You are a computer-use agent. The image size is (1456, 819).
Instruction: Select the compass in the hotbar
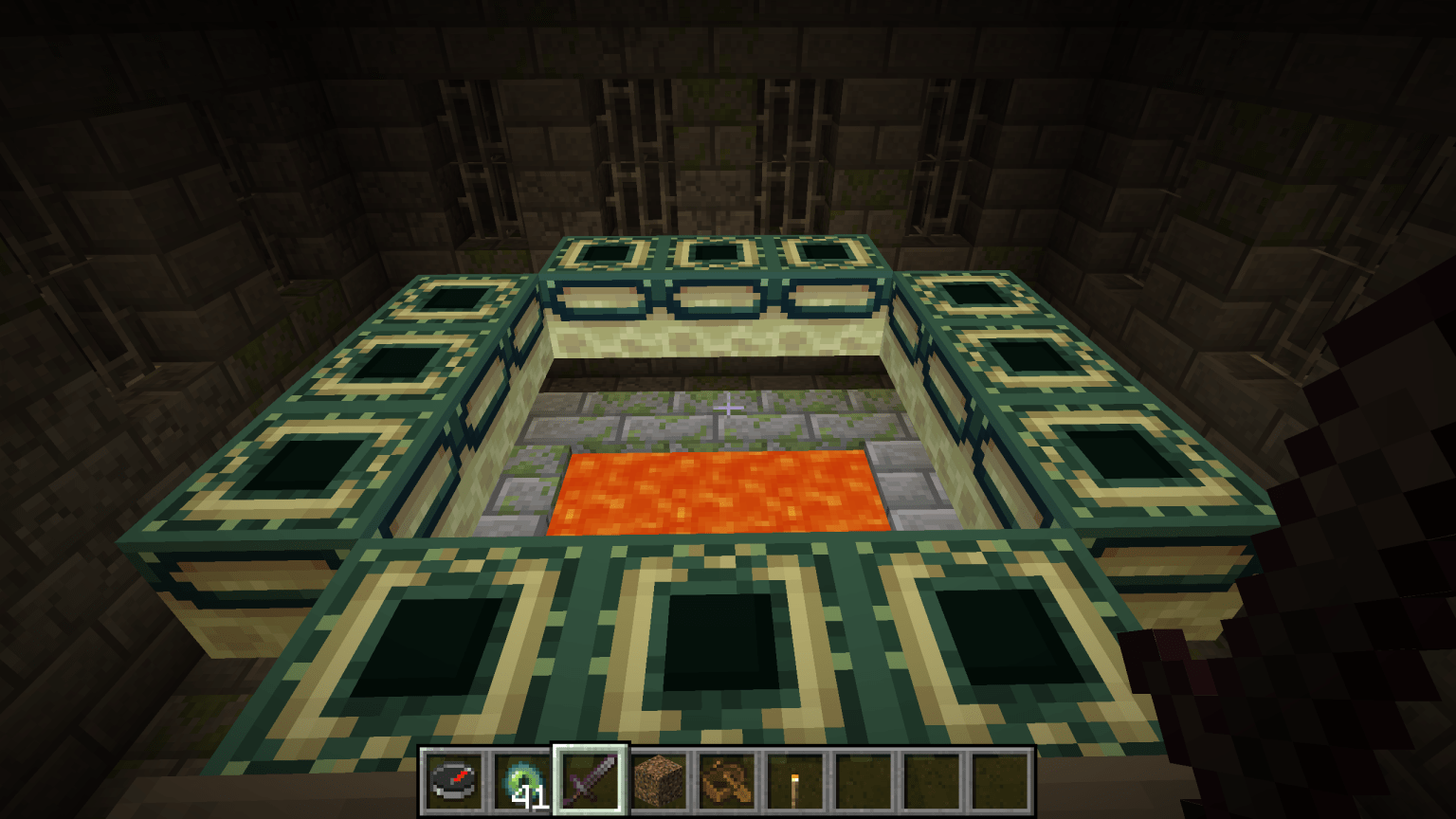[454, 779]
